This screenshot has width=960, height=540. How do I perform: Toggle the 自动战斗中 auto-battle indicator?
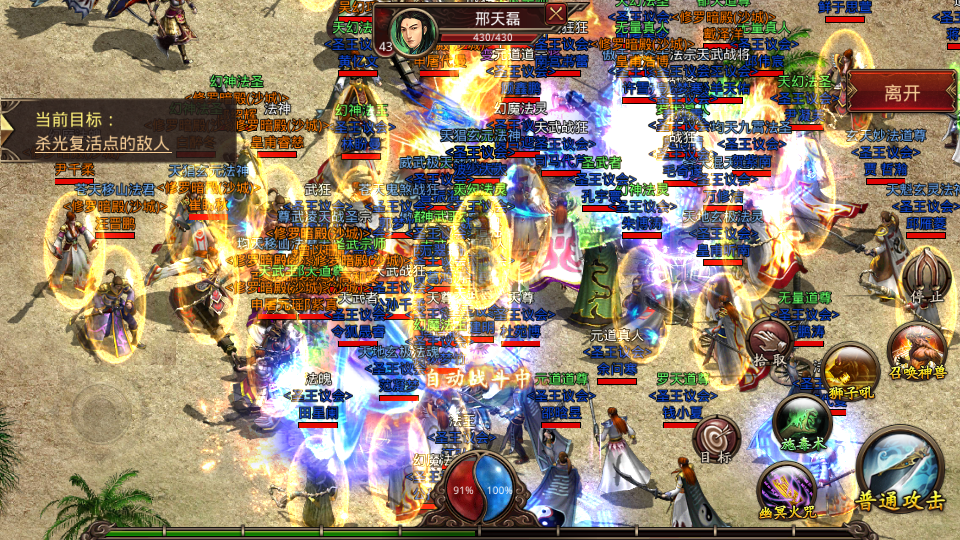point(478,379)
